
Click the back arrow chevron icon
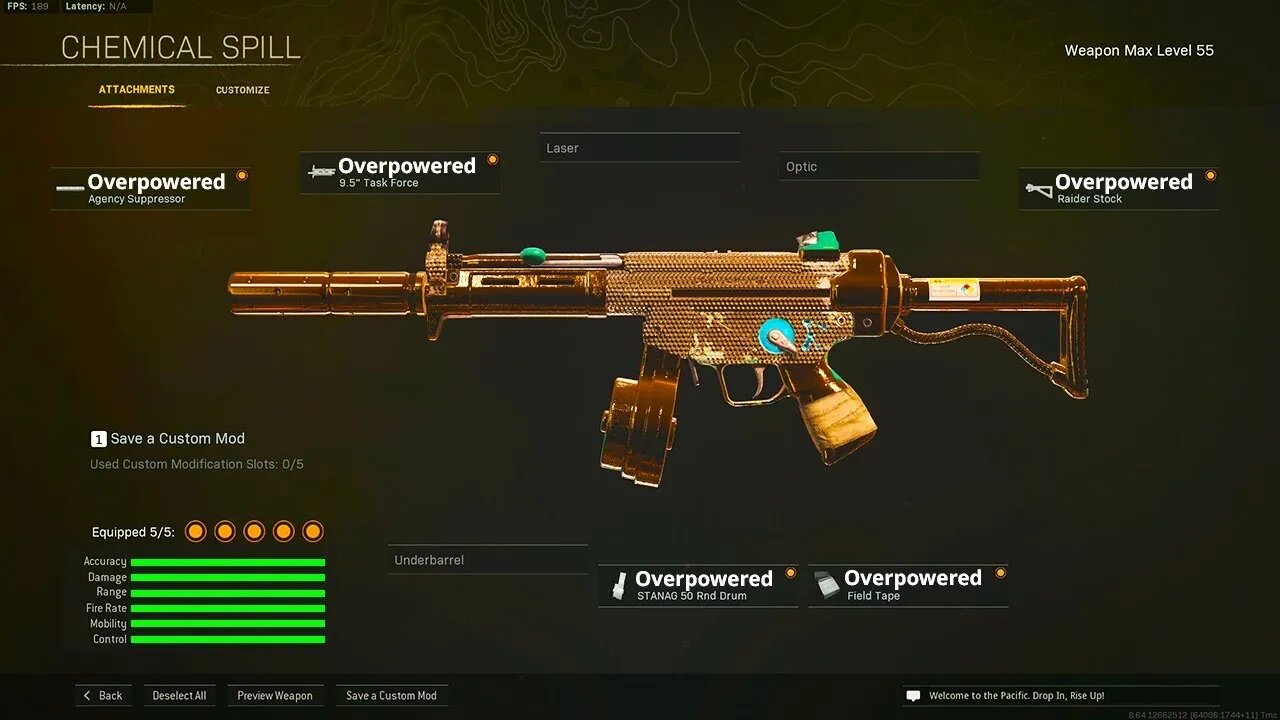[x=88, y=695]
